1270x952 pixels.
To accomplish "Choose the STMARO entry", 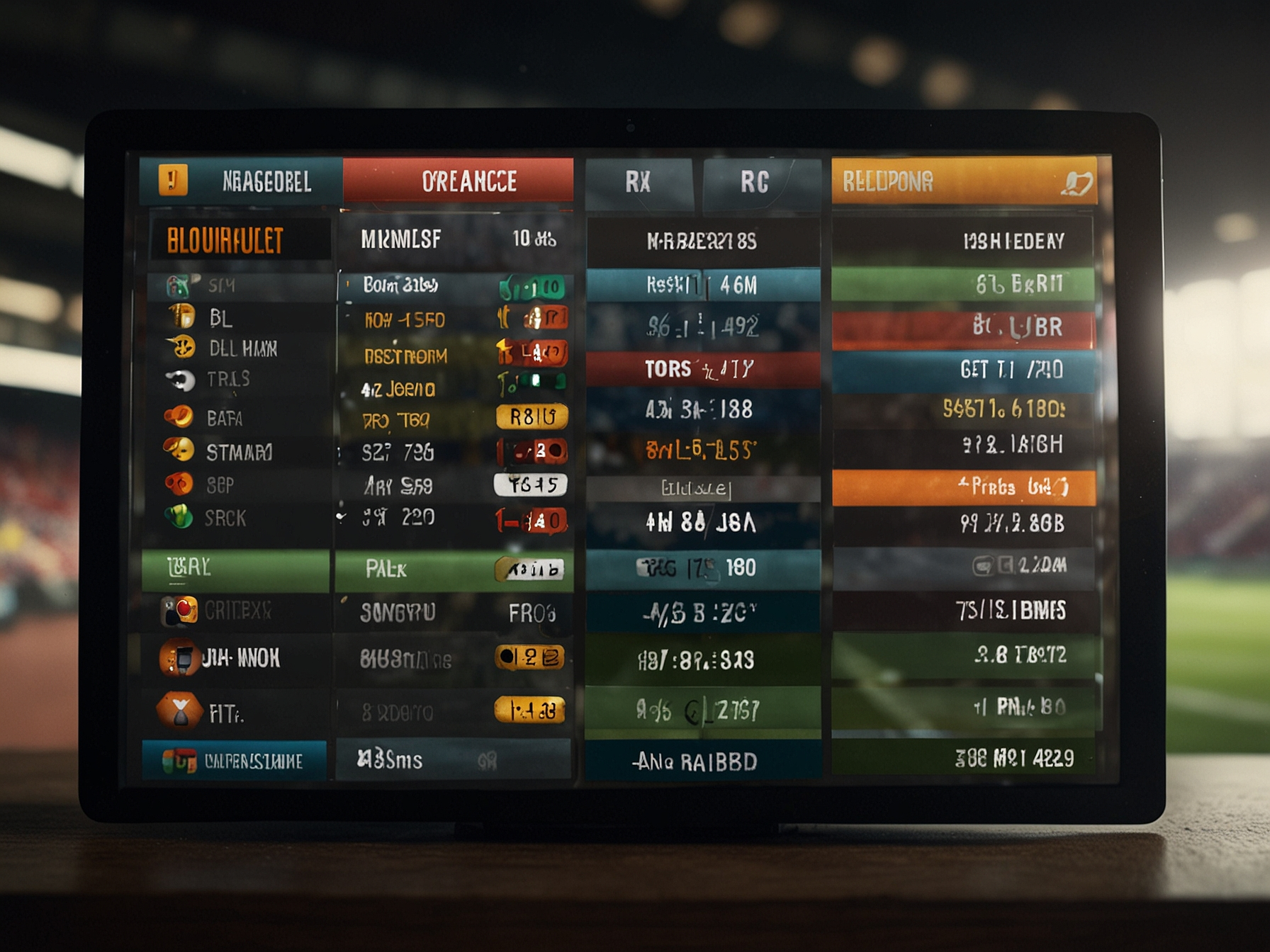I will click(x=238, y=452).
